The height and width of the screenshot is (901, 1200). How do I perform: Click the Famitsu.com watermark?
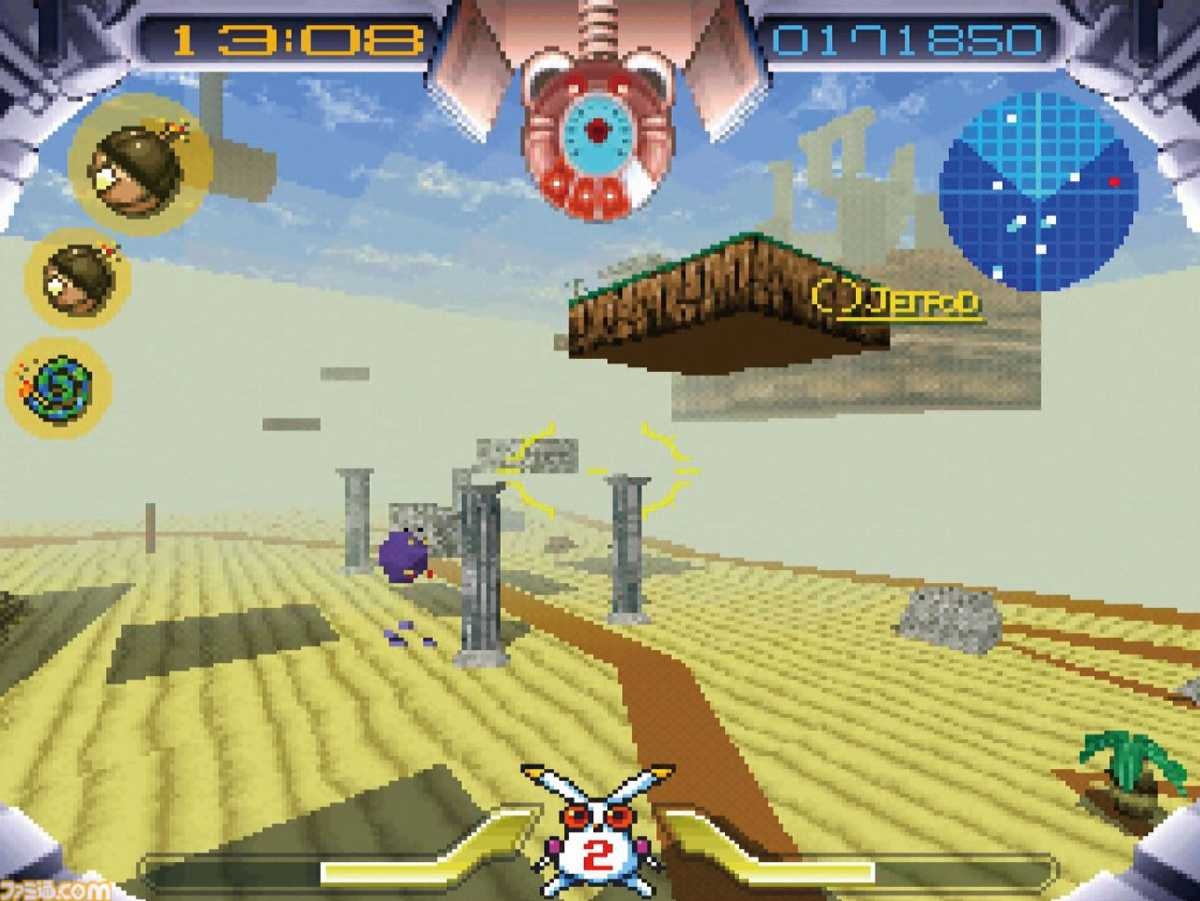(55, 888)
